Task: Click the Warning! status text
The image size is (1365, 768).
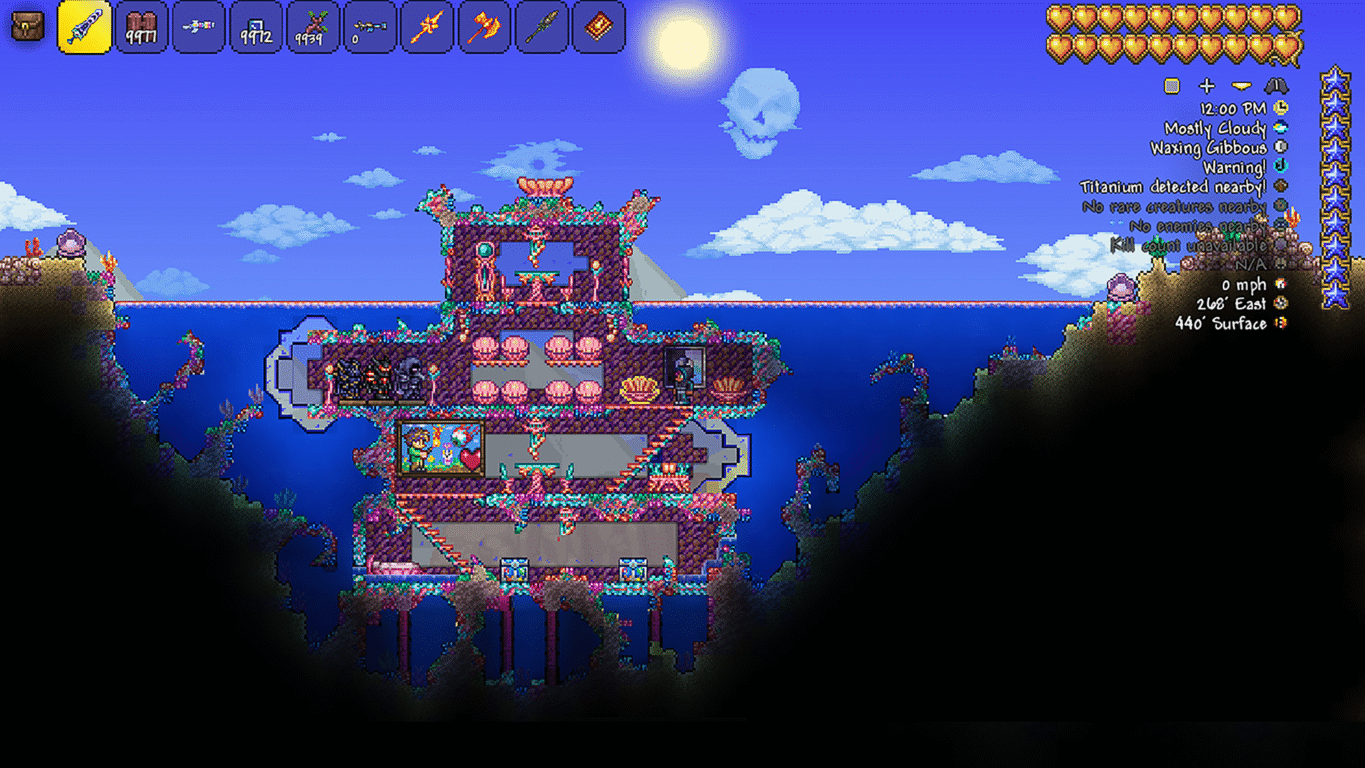Action: (1237, 167)
